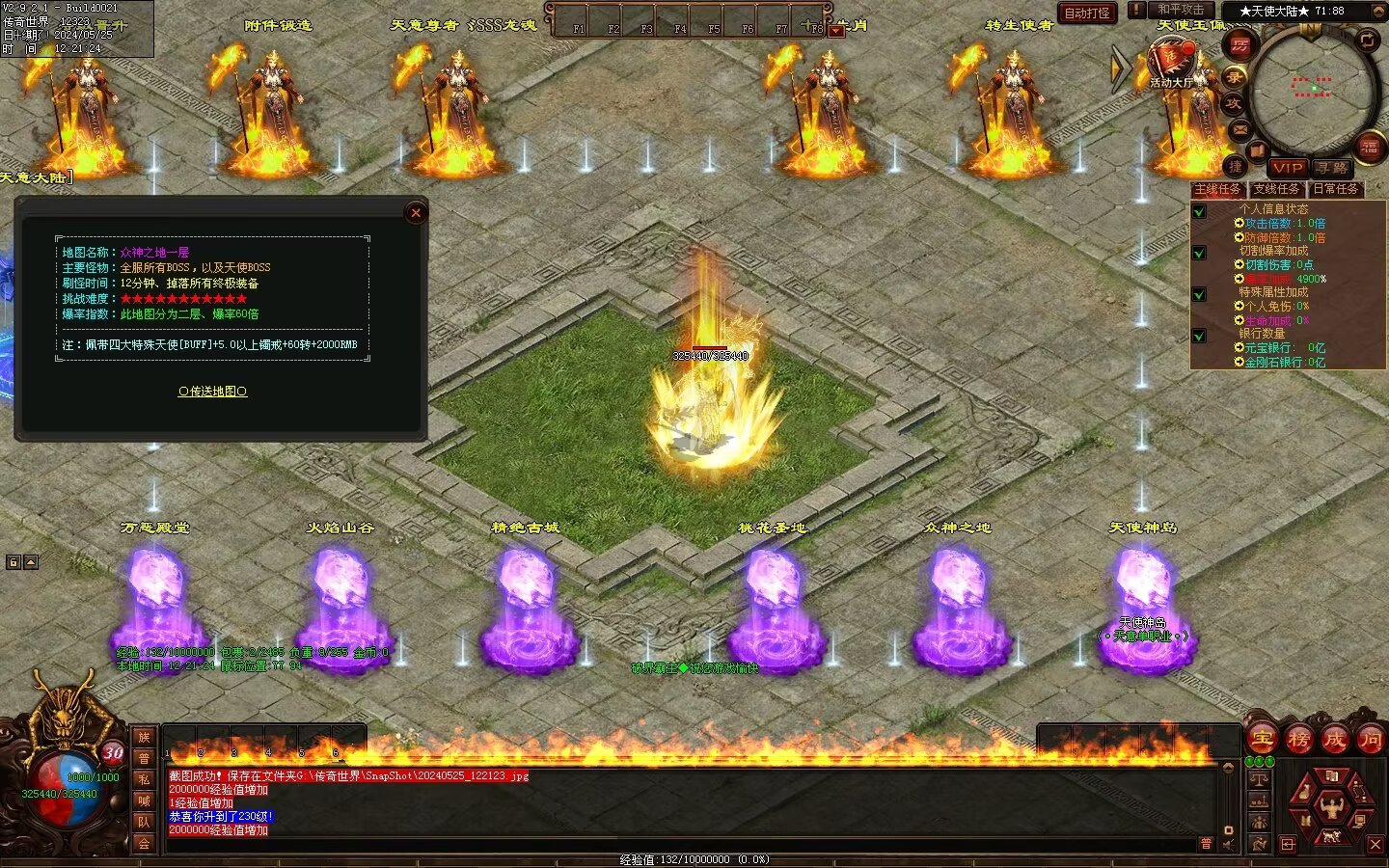Select the 队 team chat channel
Image resolution: width=1389 pixels, height=868 pixels.
click(x=144, y=822)
